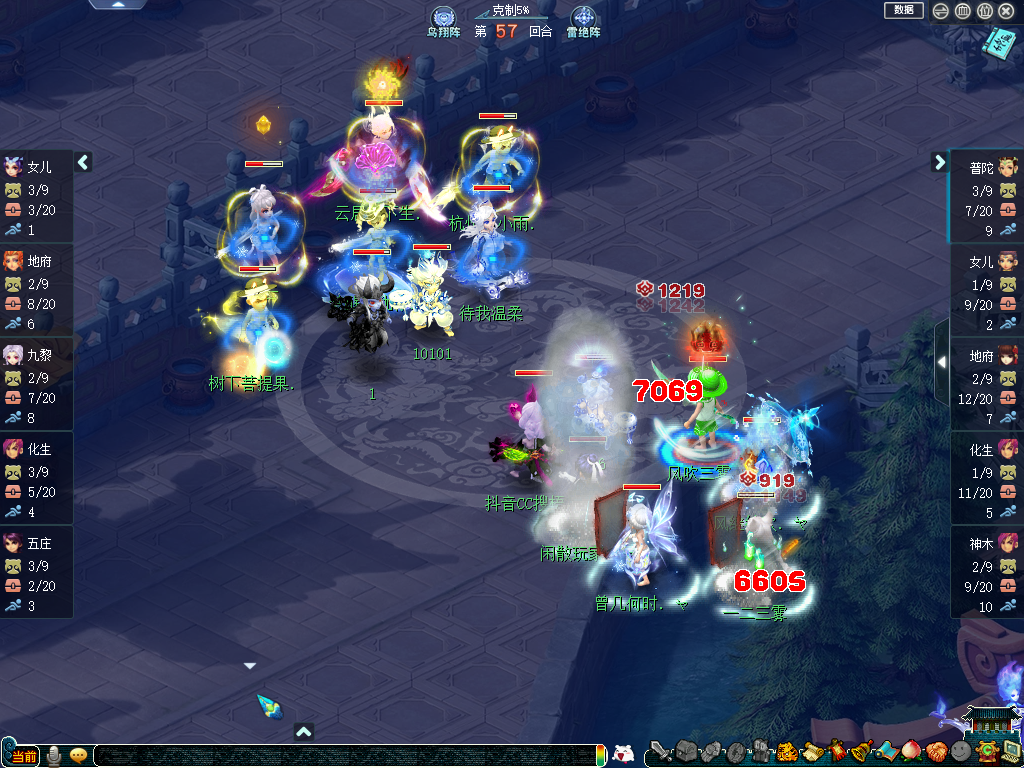The image size is (1024, 768).
Task: Open the cyan book icon
Action: 997,43
